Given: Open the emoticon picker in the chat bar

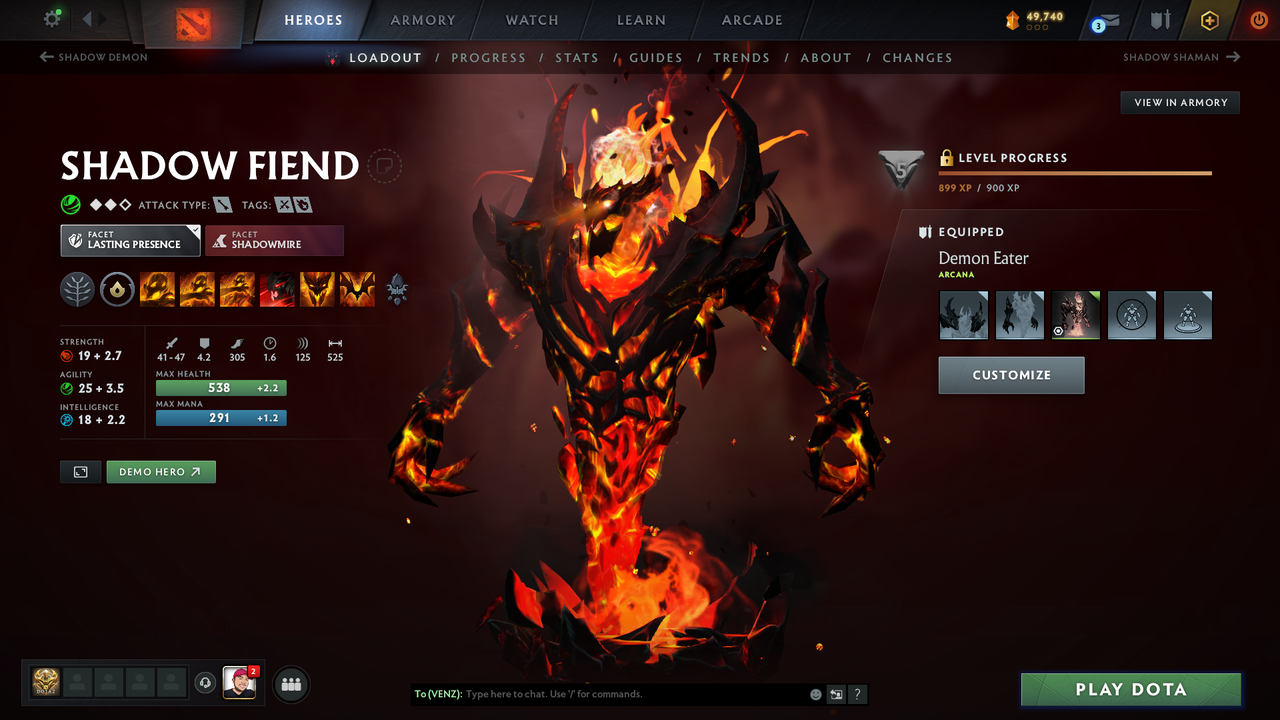Looking at the screenshot, I should pos(815,694).
